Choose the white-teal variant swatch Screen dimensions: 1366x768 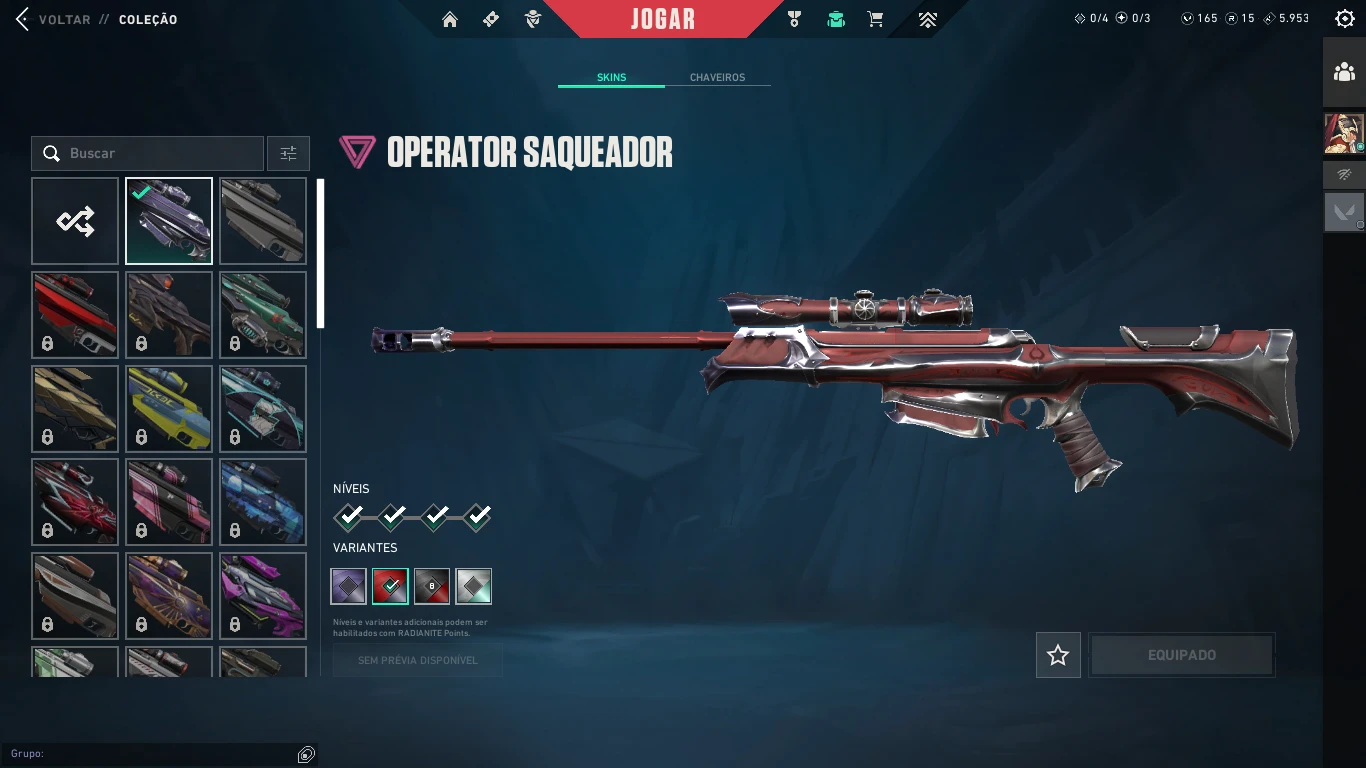pos(473,586)
